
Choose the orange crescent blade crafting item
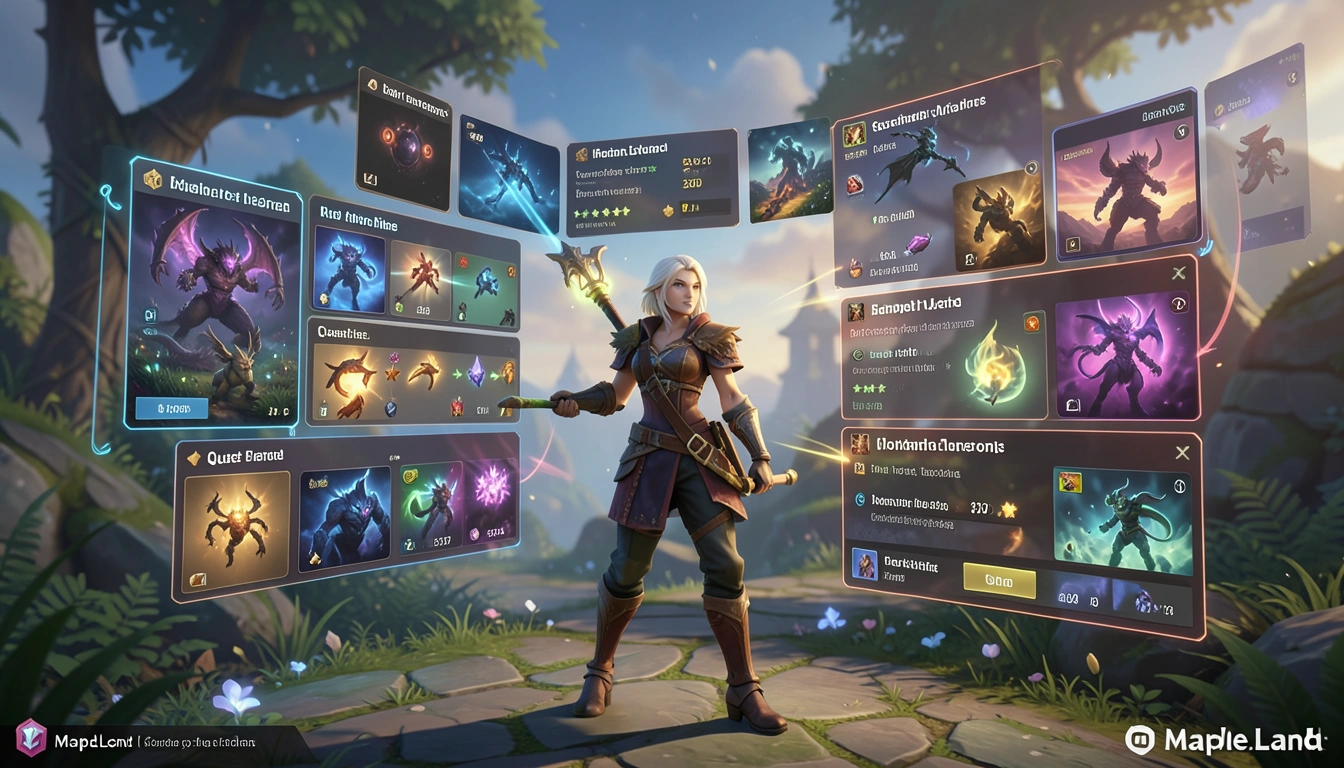(x=349, y=376)
